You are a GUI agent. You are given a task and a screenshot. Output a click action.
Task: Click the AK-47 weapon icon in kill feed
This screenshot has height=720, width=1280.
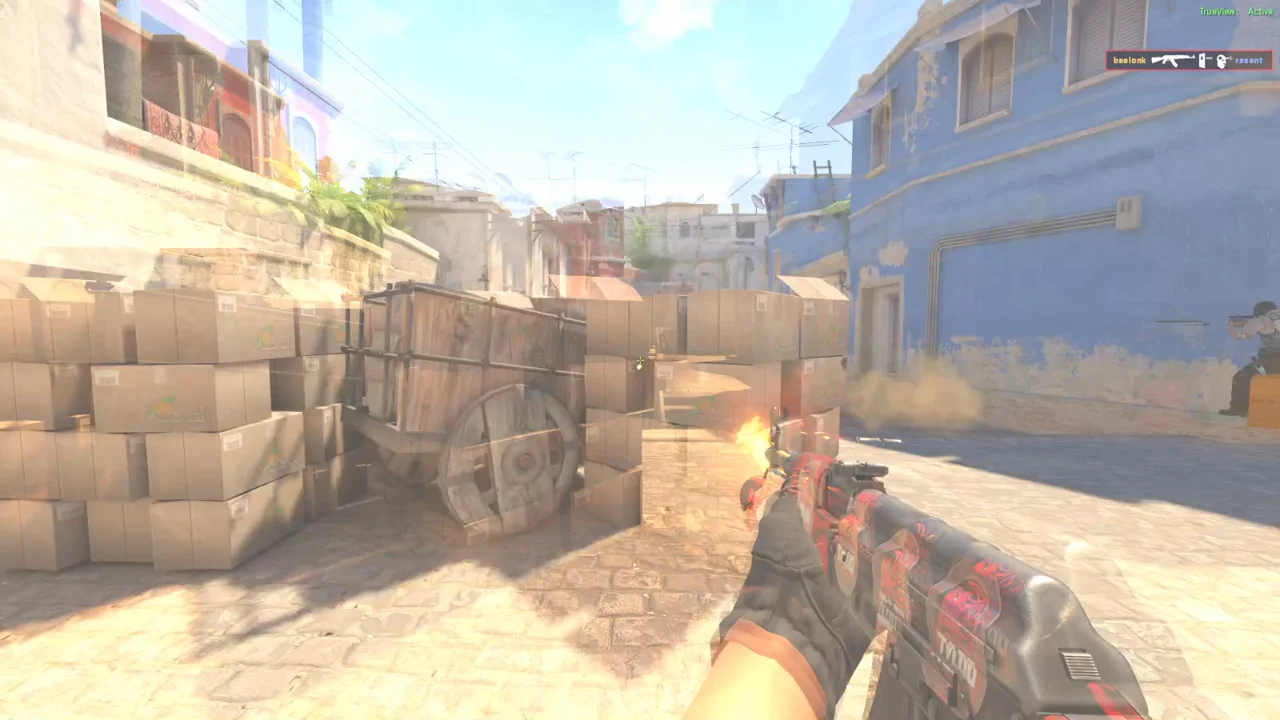click(x=1172, y=61)
